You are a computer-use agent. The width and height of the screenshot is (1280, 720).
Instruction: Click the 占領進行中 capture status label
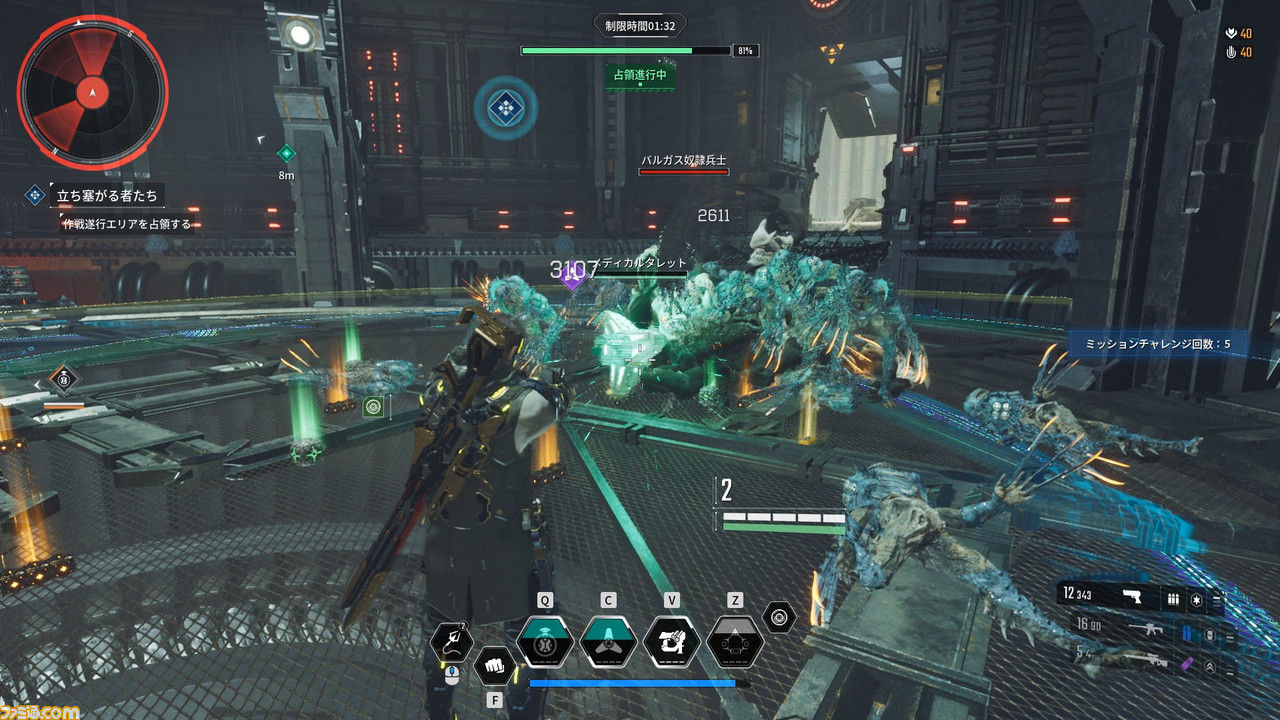[640, 75]
